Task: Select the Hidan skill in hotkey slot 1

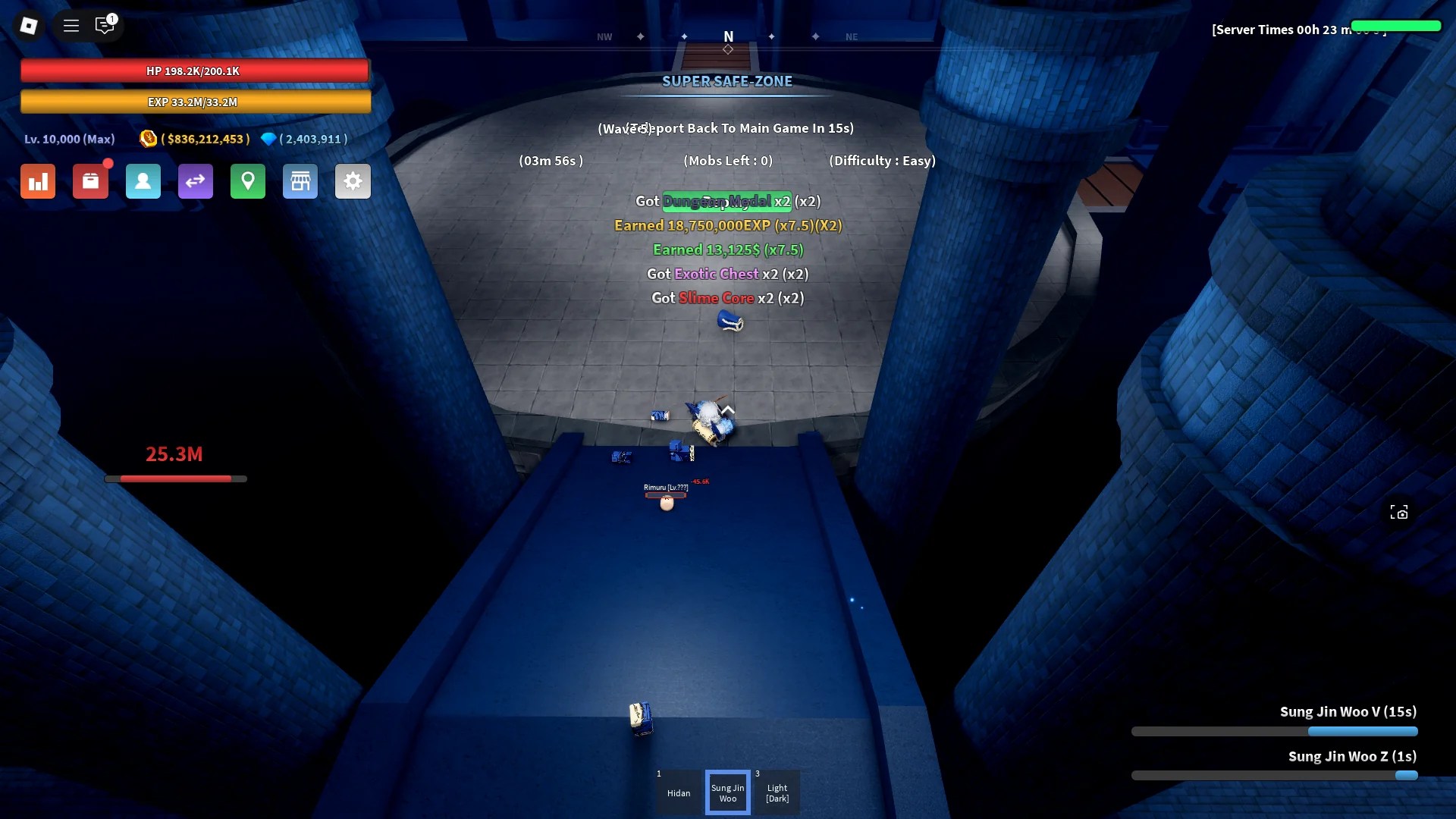Action: click(x=678, y=792)
